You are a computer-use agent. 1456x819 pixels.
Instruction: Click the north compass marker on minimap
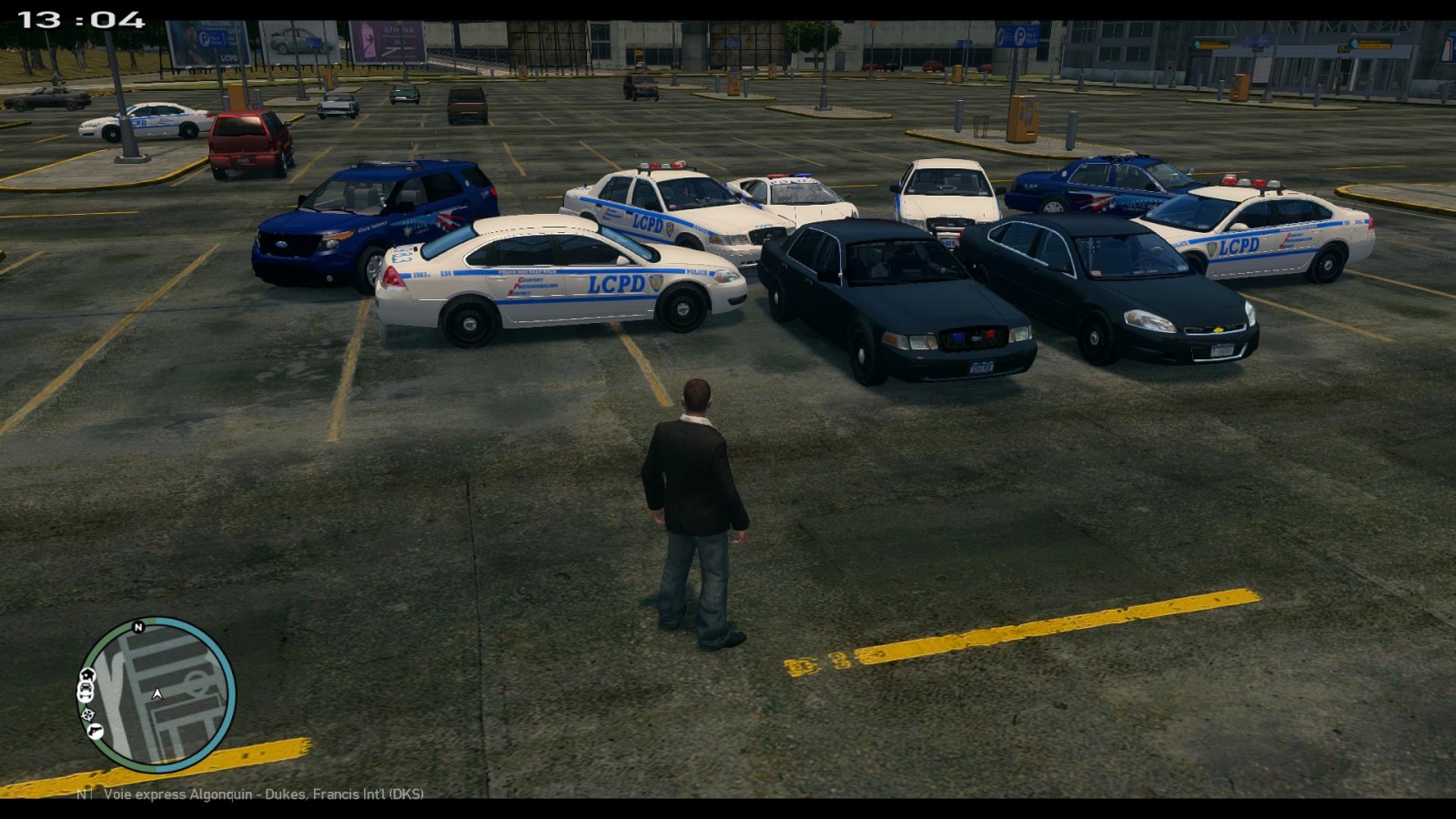tap(138, 627)
